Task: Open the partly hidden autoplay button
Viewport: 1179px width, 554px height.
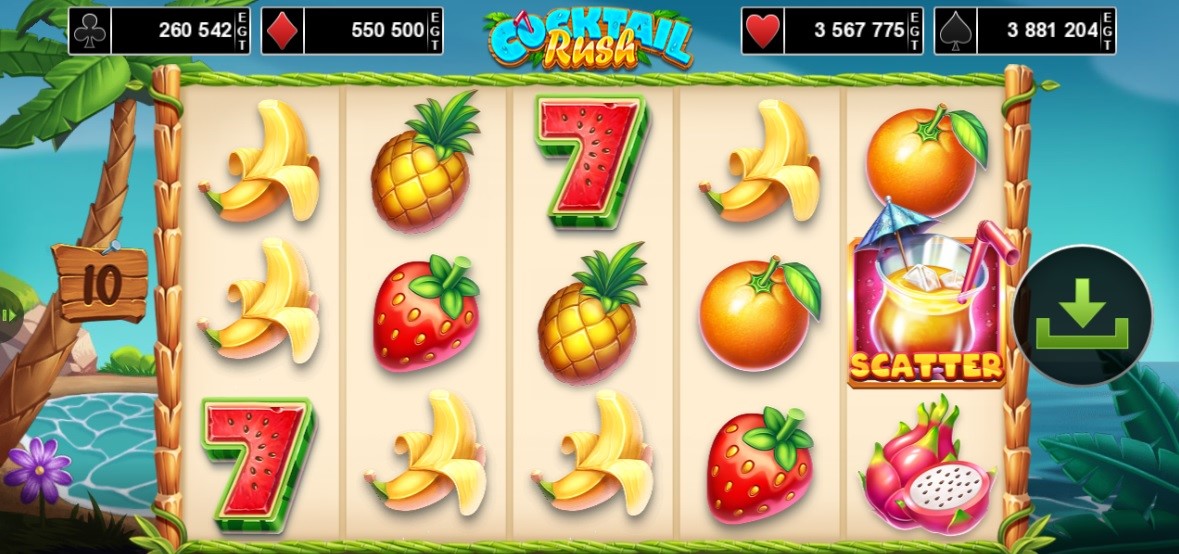Action: [x=9, y=316]
